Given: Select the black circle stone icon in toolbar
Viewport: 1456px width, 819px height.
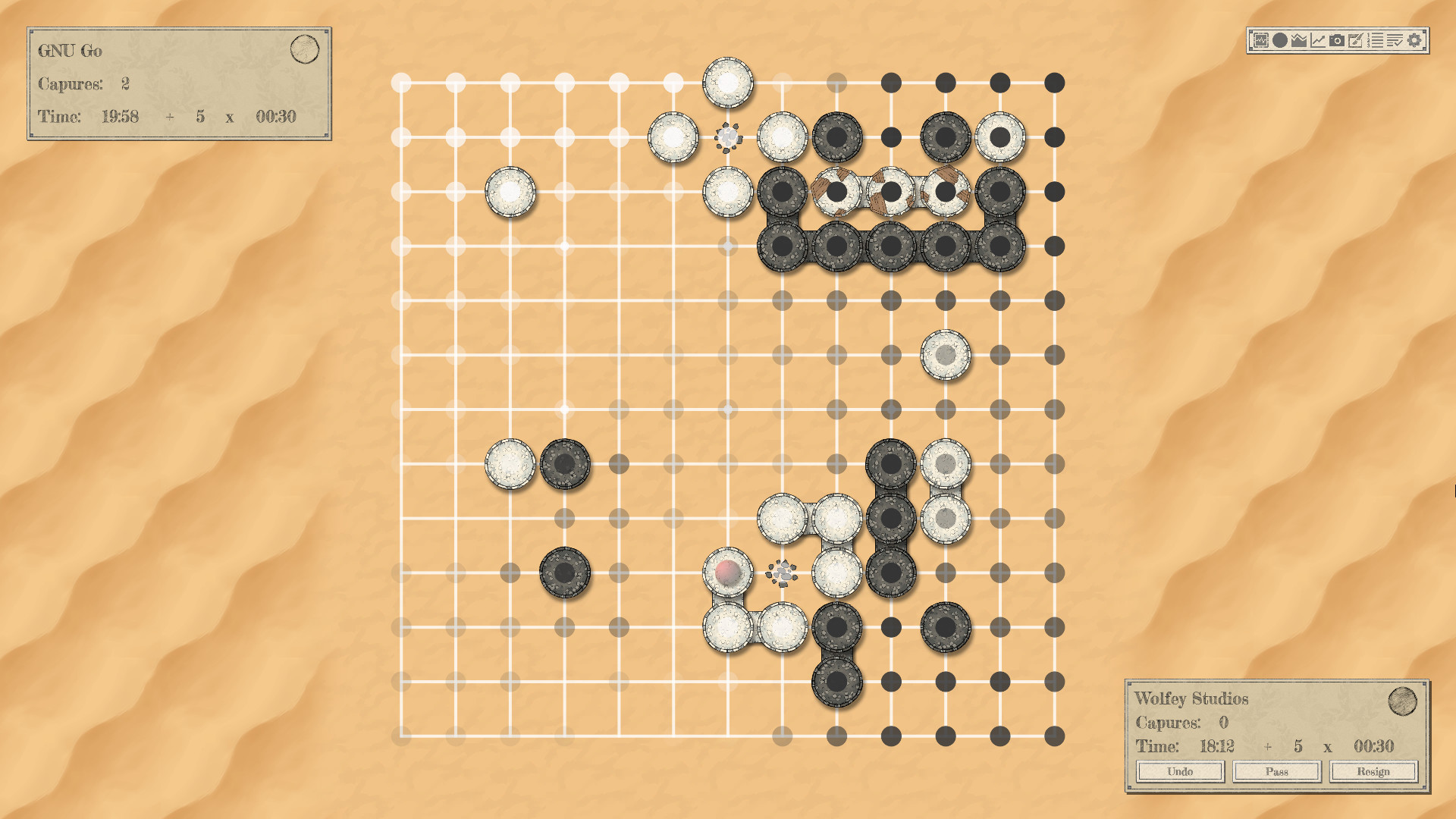Looking at the screenshot, I should [x=1280, y=40].
